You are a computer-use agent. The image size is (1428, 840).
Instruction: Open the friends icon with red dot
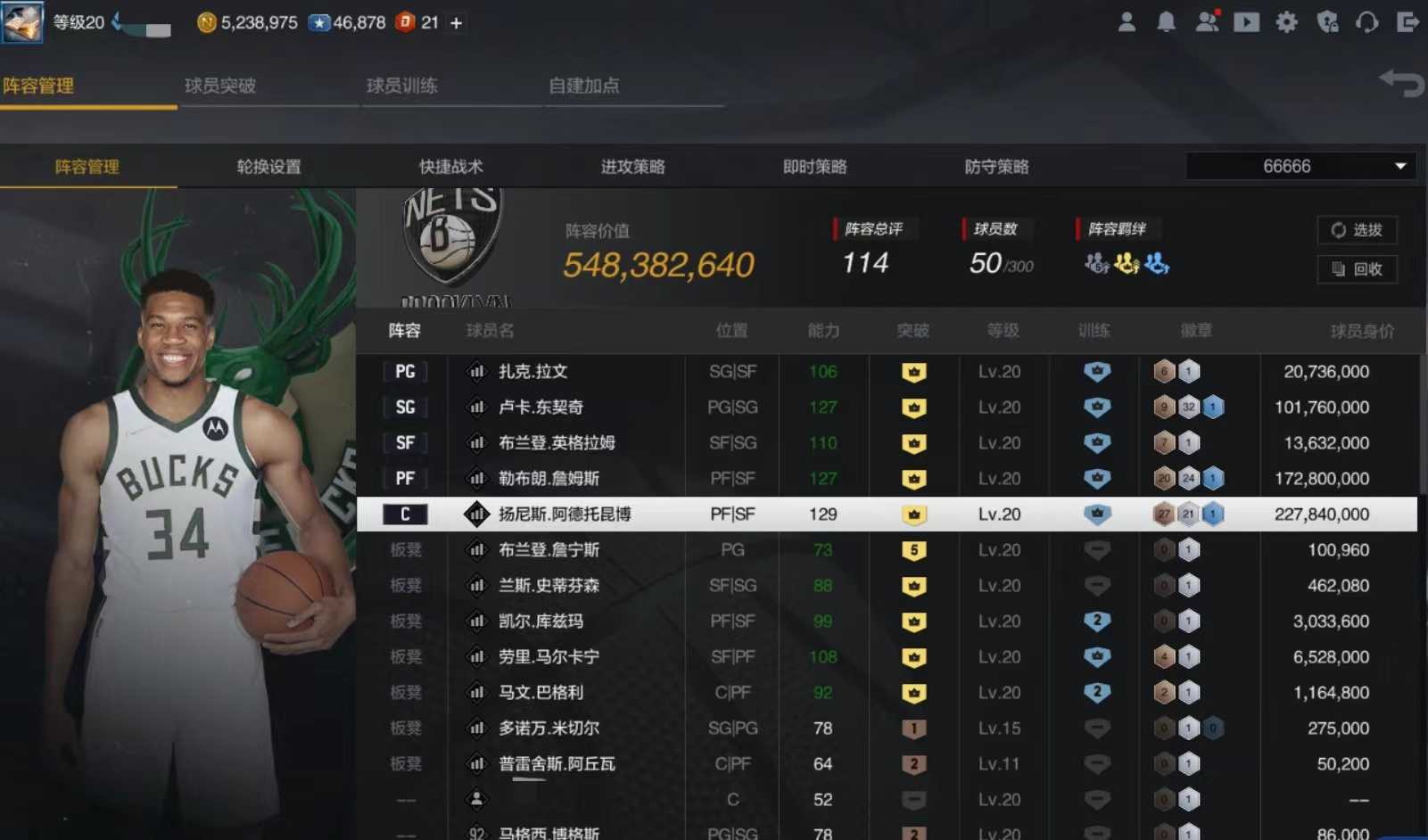tap(1208, 22)
